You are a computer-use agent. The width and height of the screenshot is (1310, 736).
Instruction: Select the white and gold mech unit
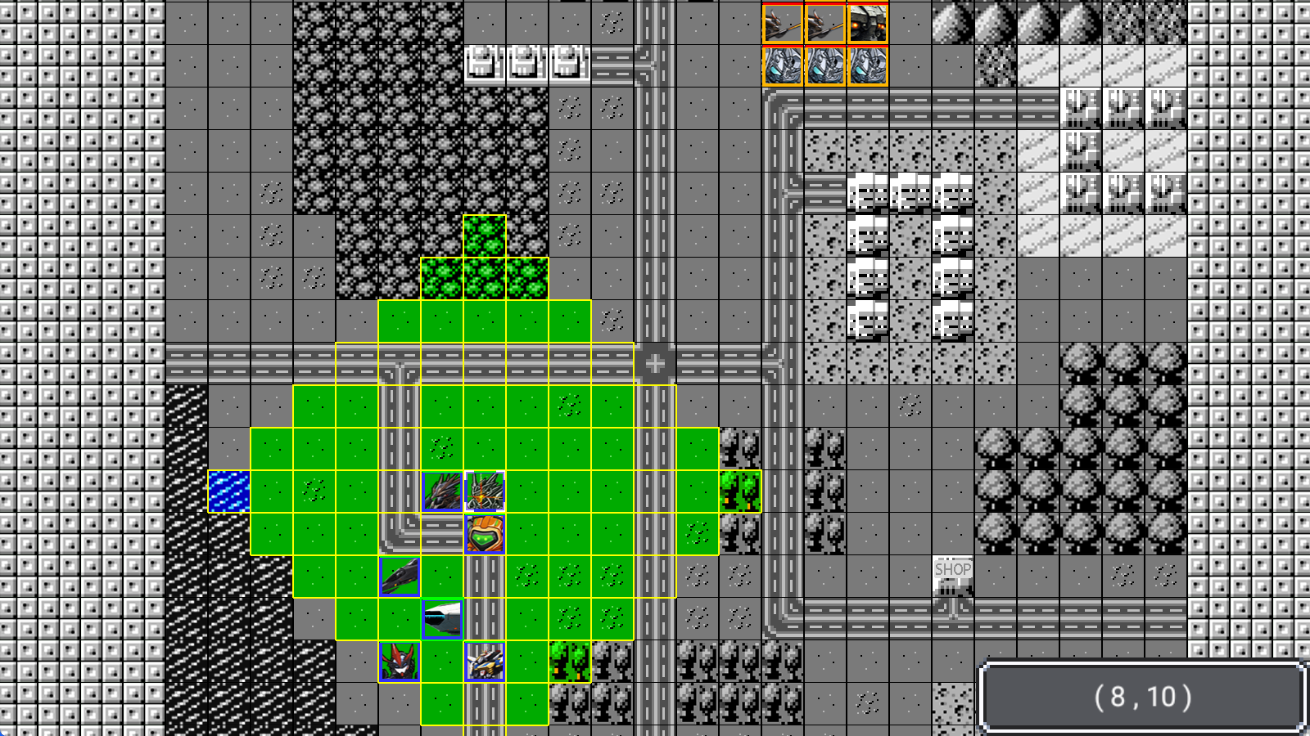(485, 662)
